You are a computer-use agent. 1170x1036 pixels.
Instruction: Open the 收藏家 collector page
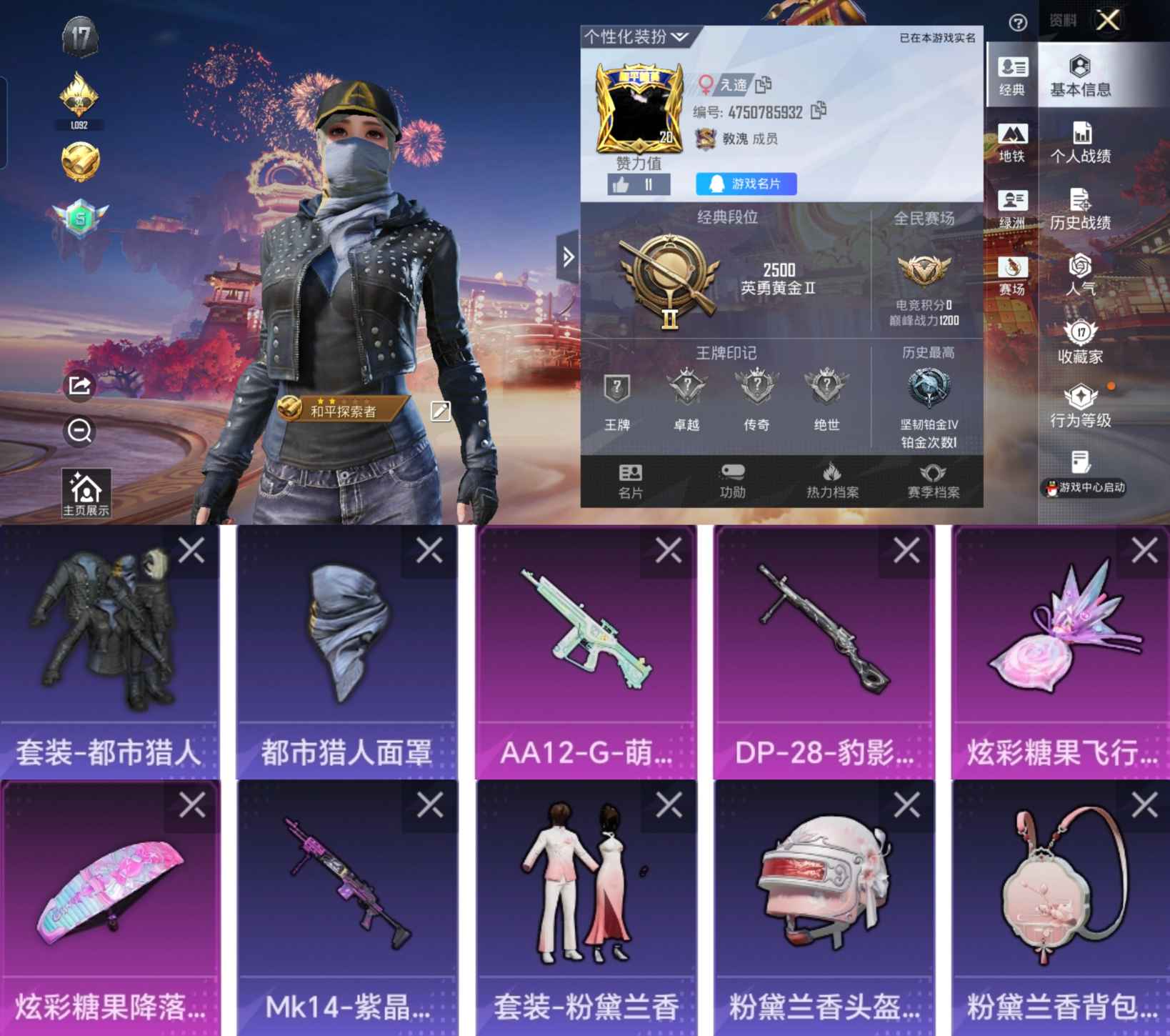point(1081,342)
